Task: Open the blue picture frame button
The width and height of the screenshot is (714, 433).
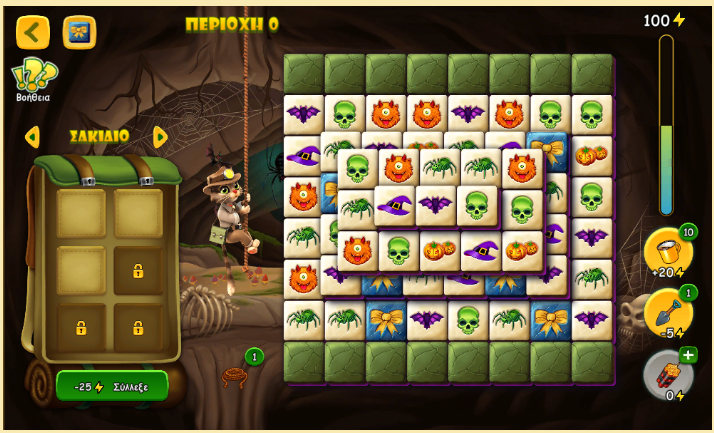Action: (79, 32)
